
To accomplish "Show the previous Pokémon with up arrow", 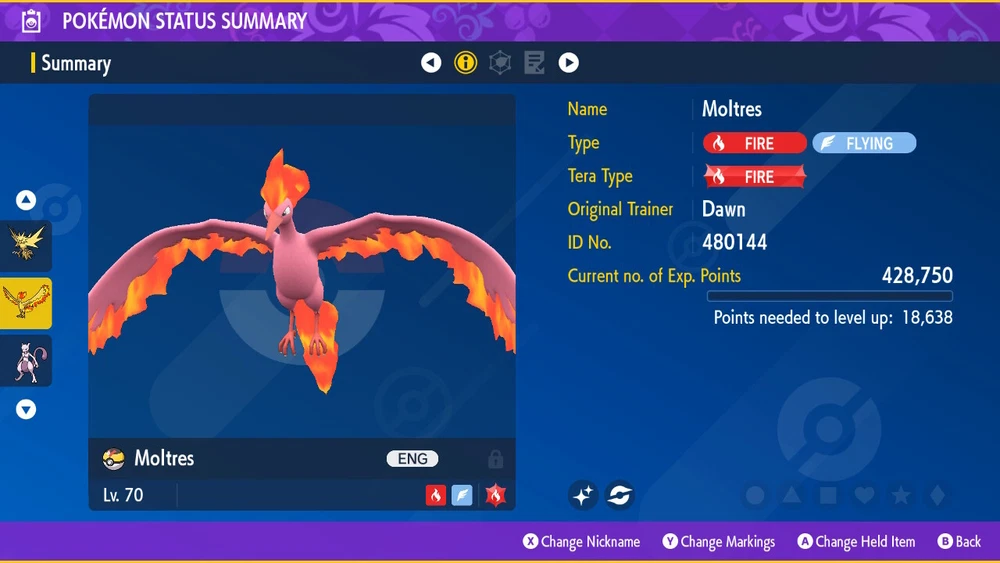I will click(x=26, y=200).
